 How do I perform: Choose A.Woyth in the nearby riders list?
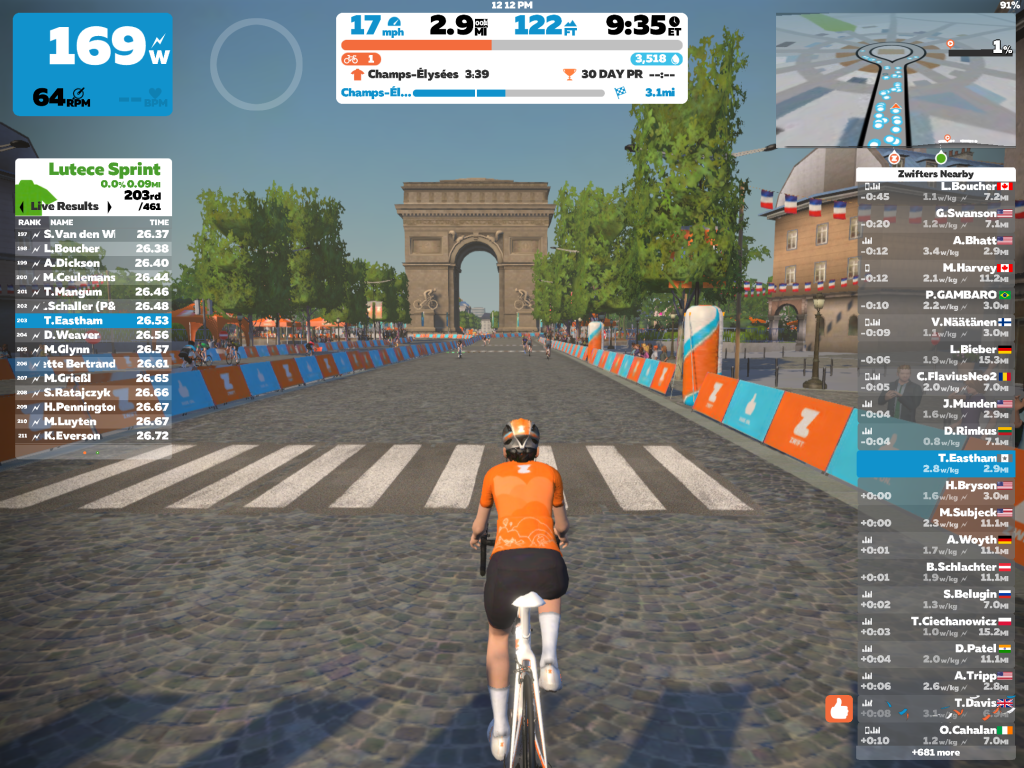pos(936,545)
